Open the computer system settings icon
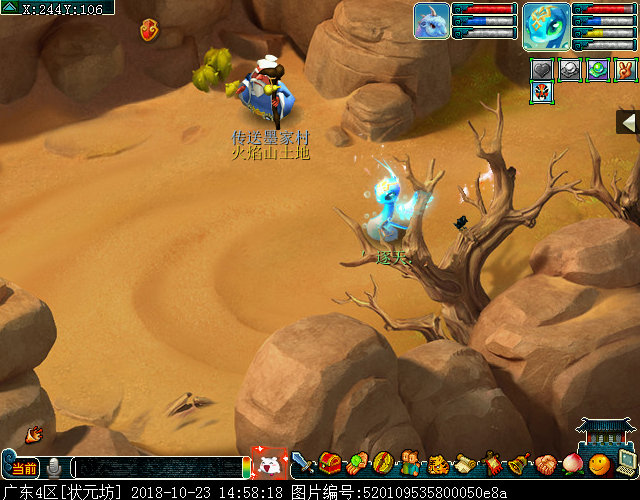 point(626,462)
